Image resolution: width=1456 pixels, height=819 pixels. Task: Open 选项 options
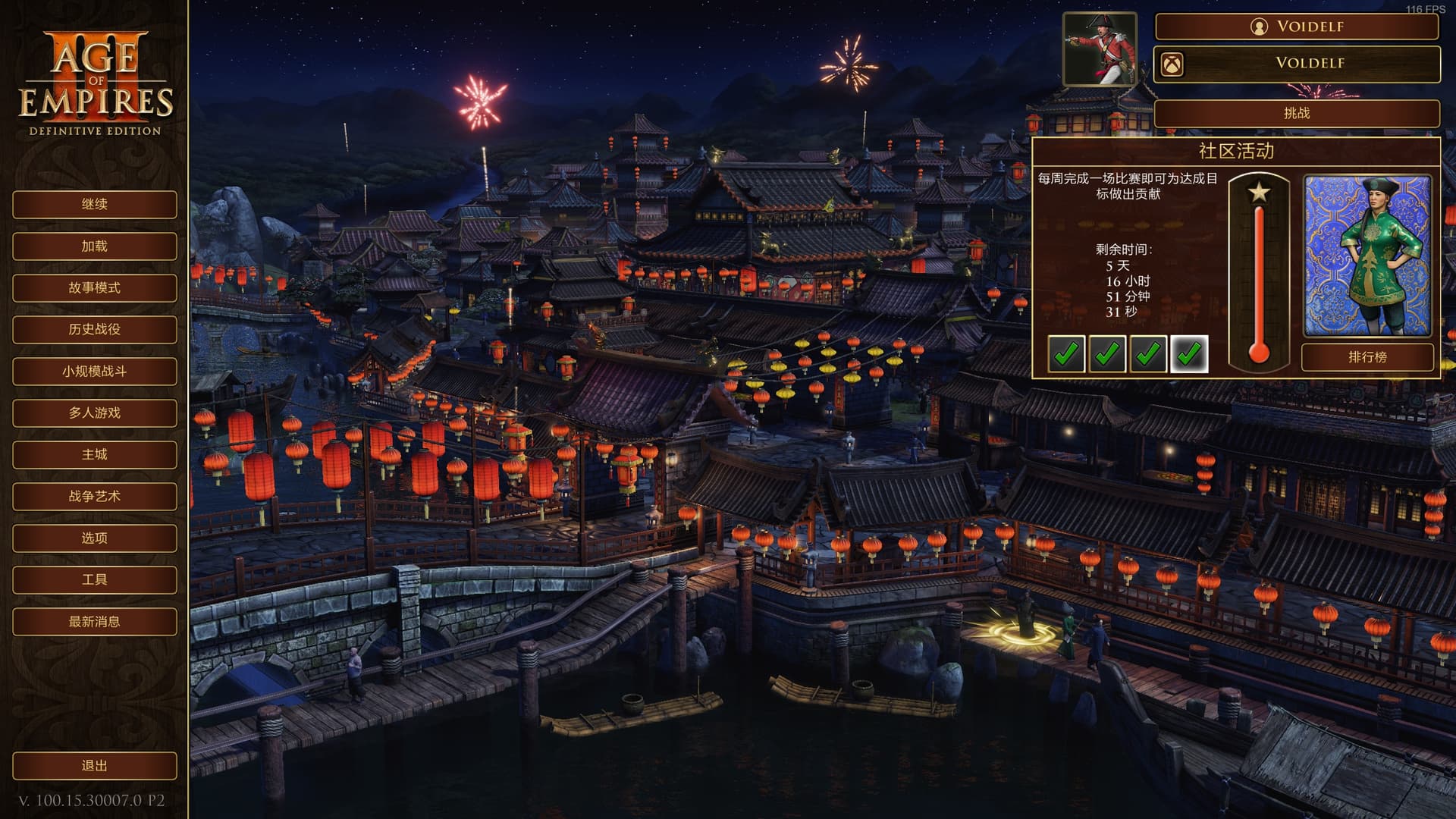[95, 538]
